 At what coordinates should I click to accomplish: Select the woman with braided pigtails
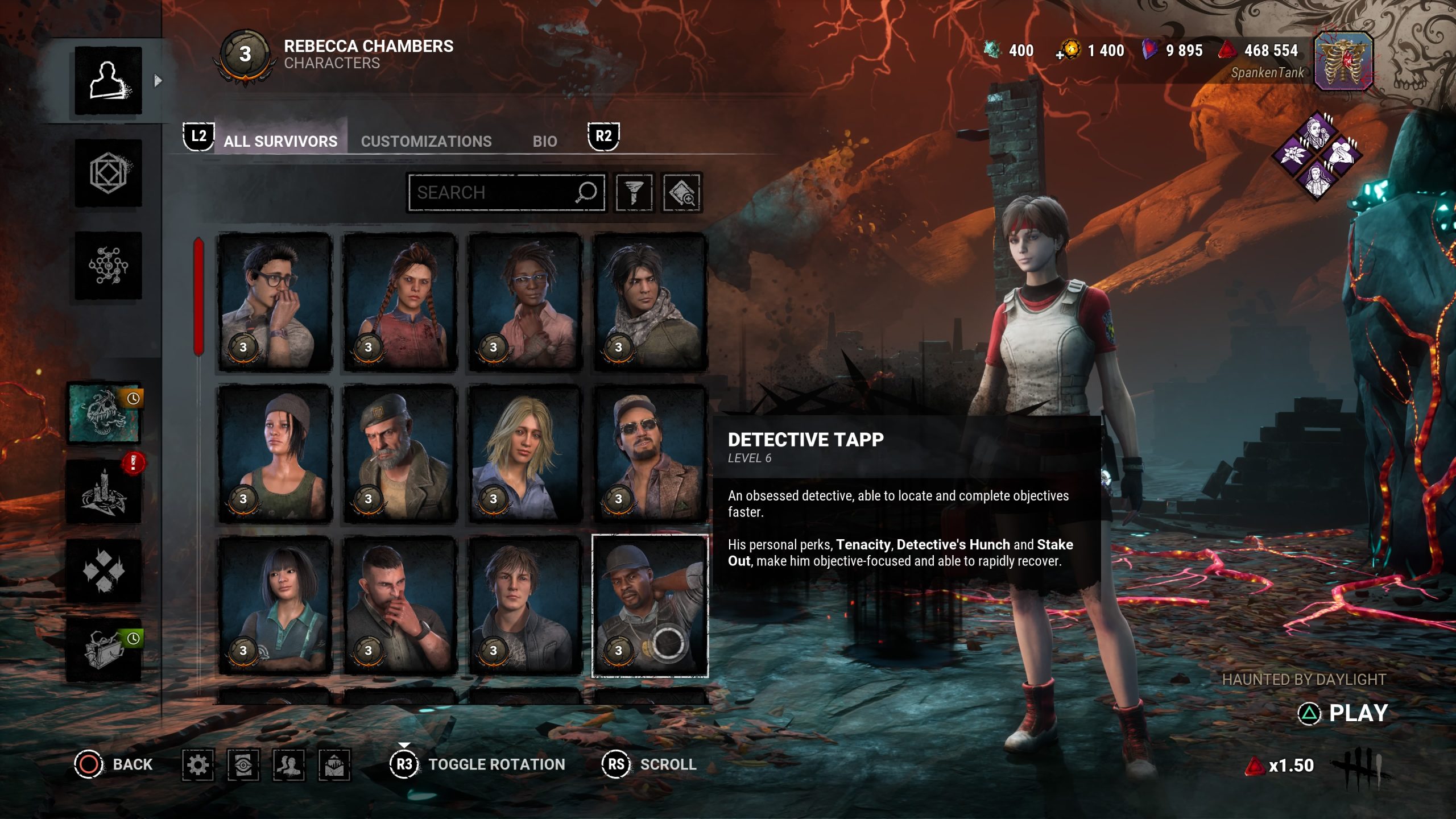(x=400, y=302)
